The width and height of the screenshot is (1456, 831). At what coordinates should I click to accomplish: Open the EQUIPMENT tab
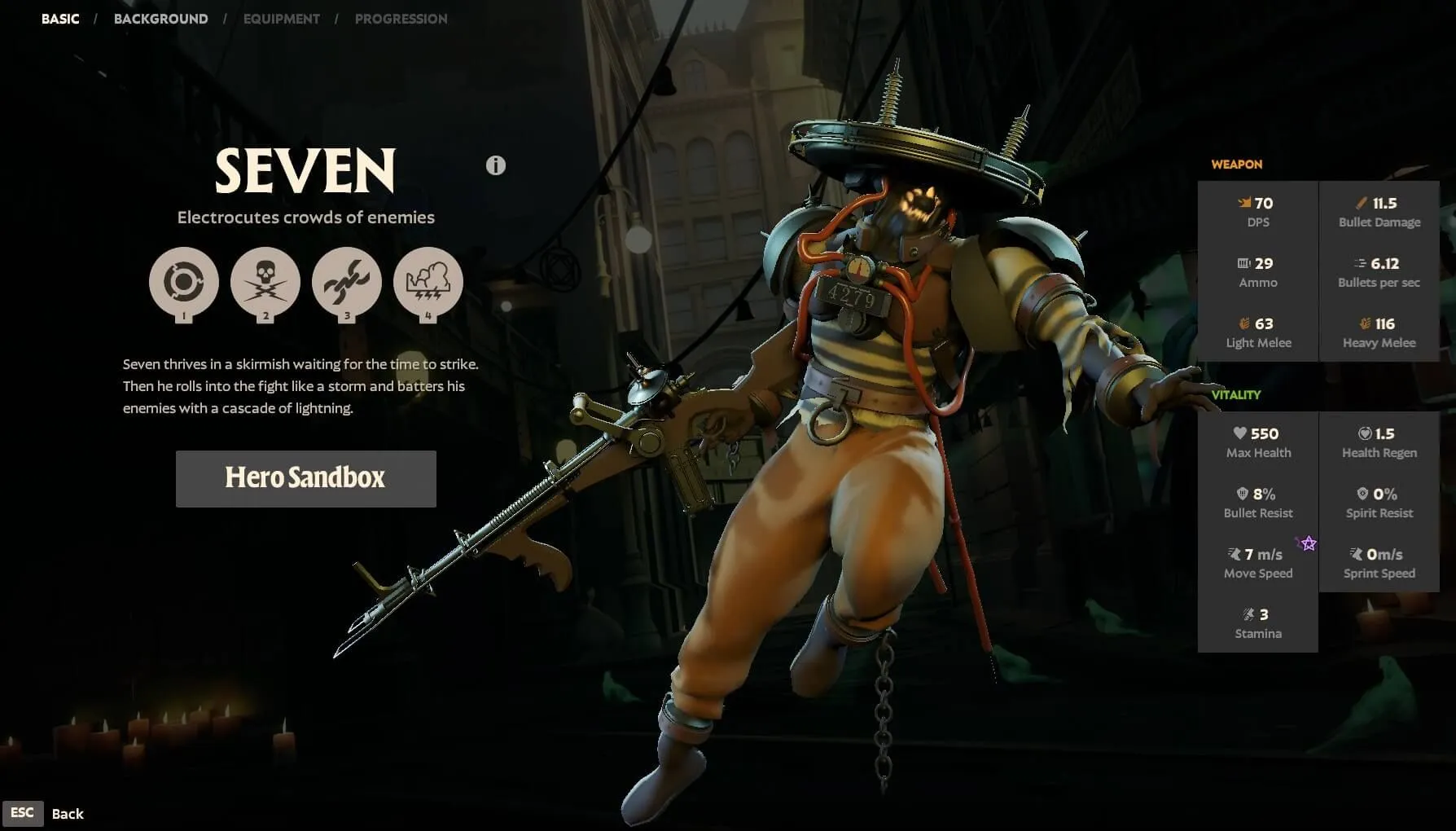tap(281, 18)
